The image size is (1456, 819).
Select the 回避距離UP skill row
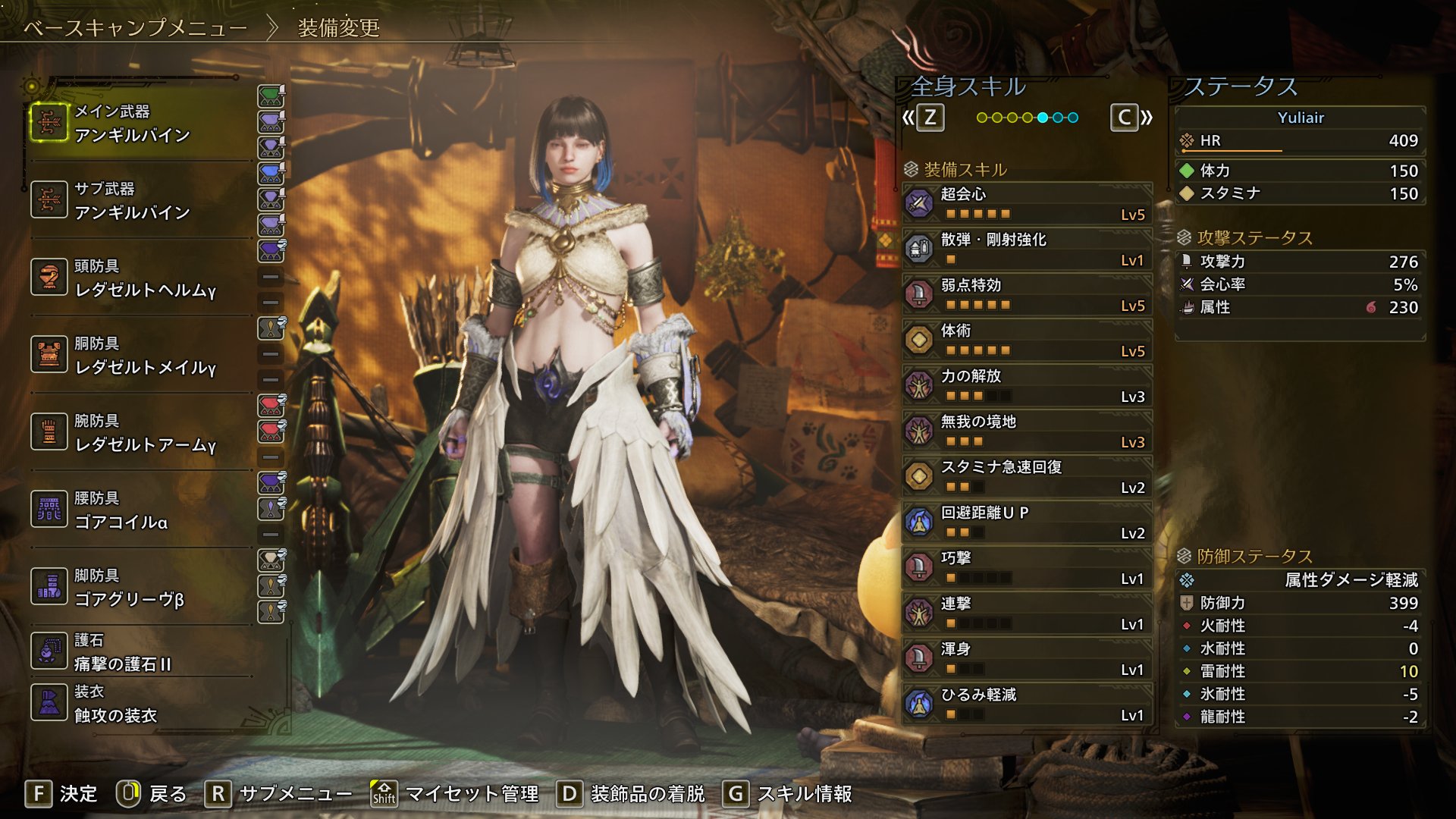tap(1028, 522)
